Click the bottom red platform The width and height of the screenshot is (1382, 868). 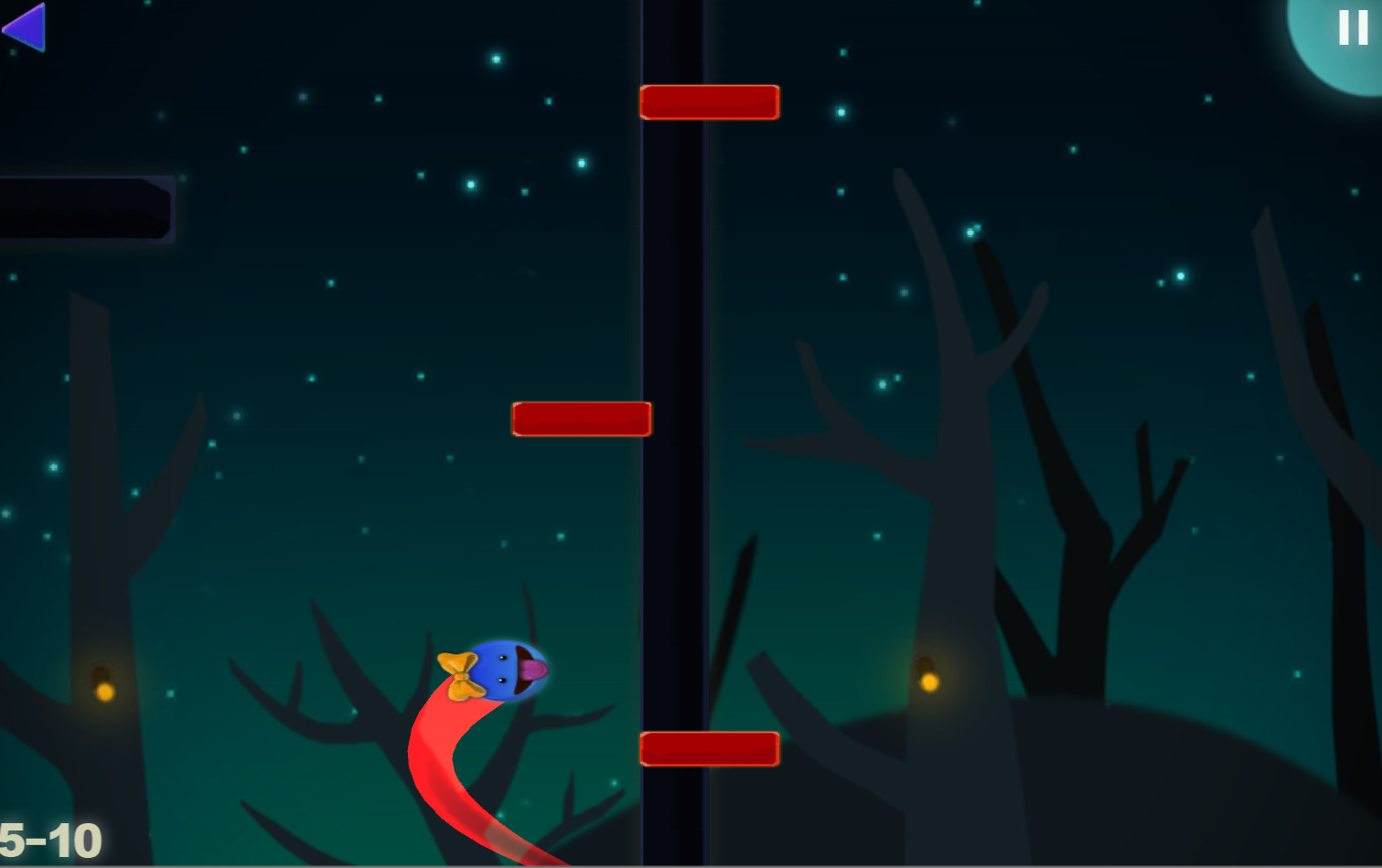[712, 747]
